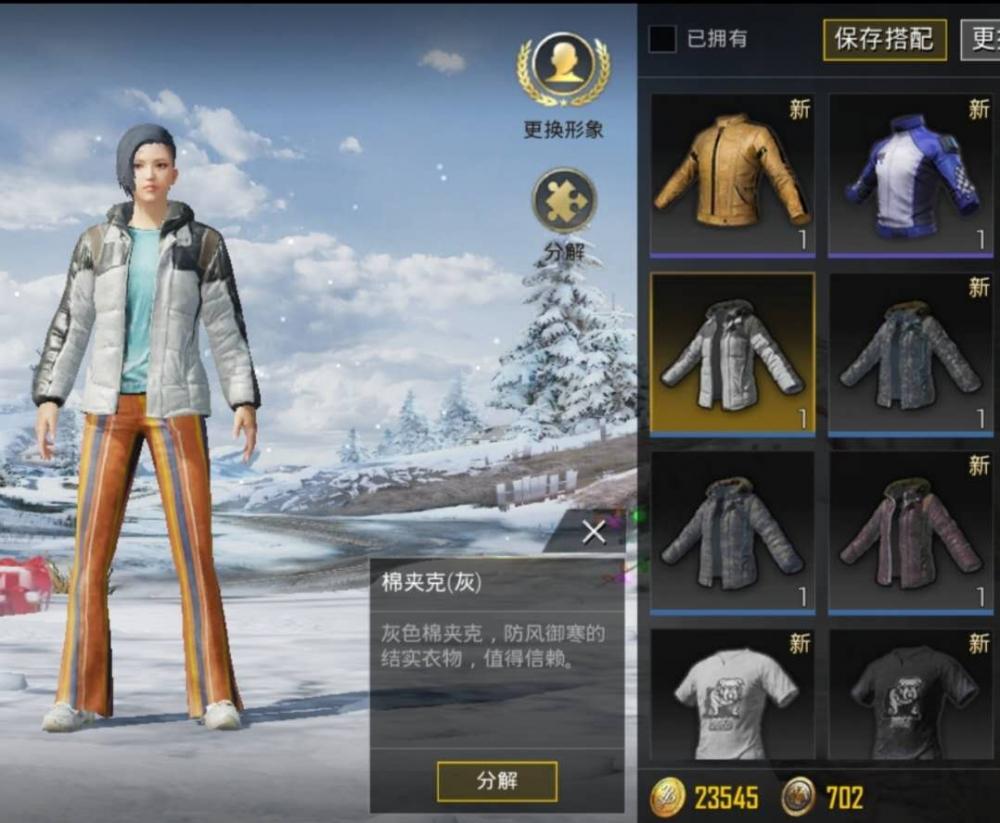Screen dimensions: 1000x823
Task: Pick the white bear print T-shirt
Action: click(x=732, y=695)
